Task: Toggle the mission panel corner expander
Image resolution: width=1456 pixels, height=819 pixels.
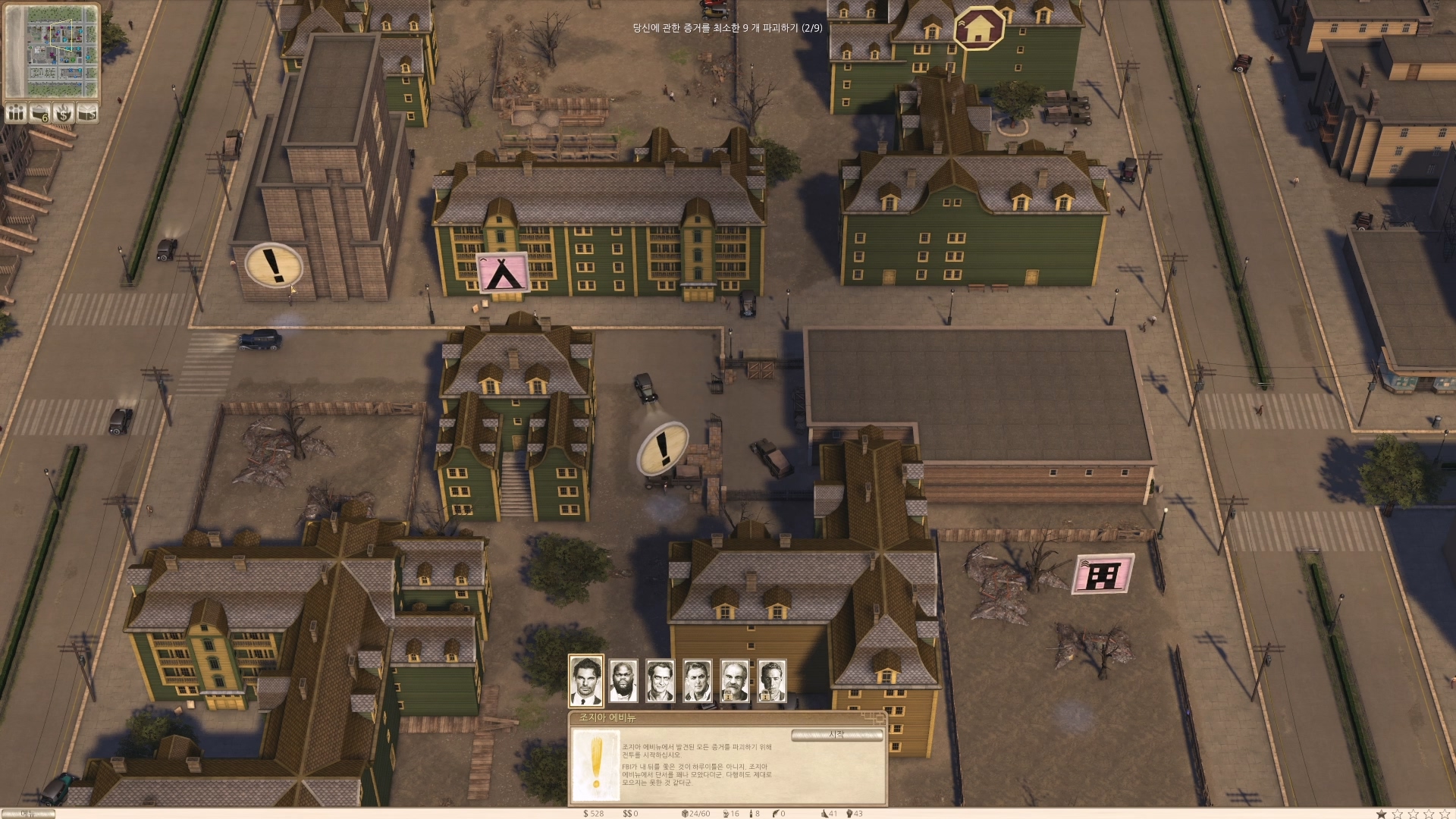Action: click(x=873, y=717)
